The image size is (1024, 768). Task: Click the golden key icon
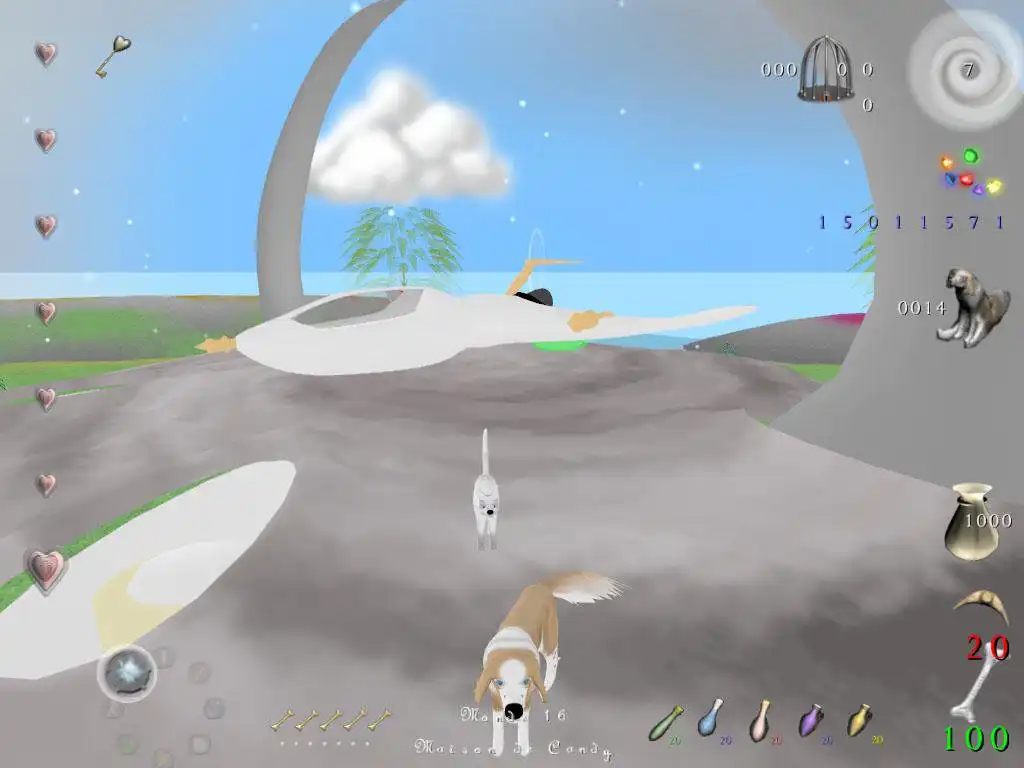[113, 56]
